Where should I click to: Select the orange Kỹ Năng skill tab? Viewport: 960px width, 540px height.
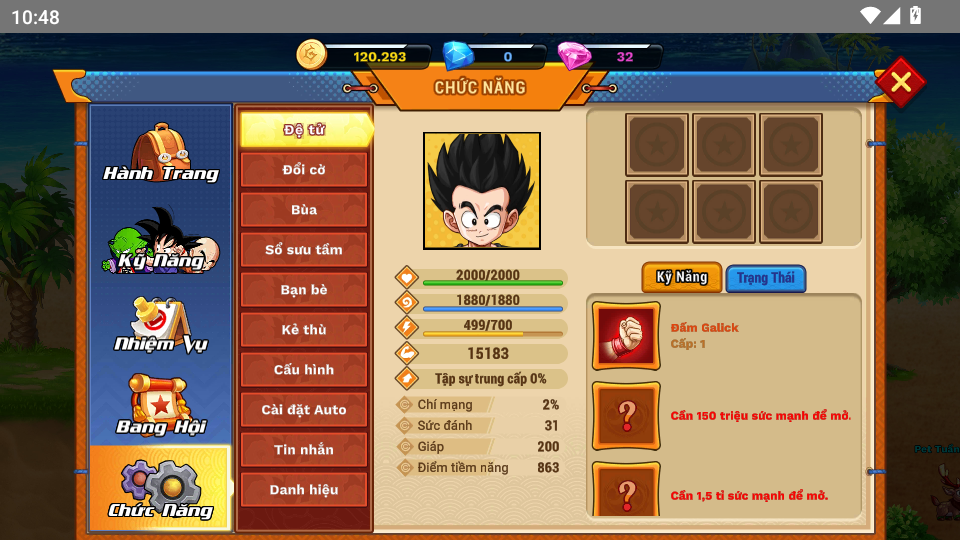coord(682,277)
